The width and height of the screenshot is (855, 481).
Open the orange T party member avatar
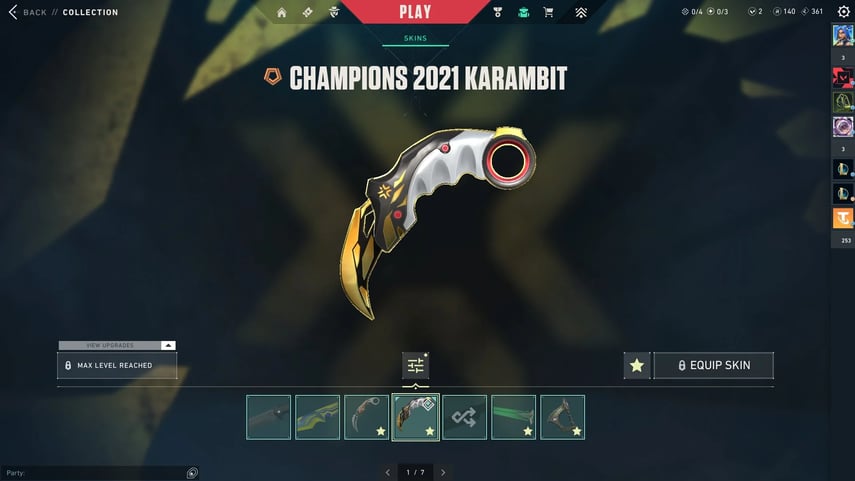[x=841, y=219]
